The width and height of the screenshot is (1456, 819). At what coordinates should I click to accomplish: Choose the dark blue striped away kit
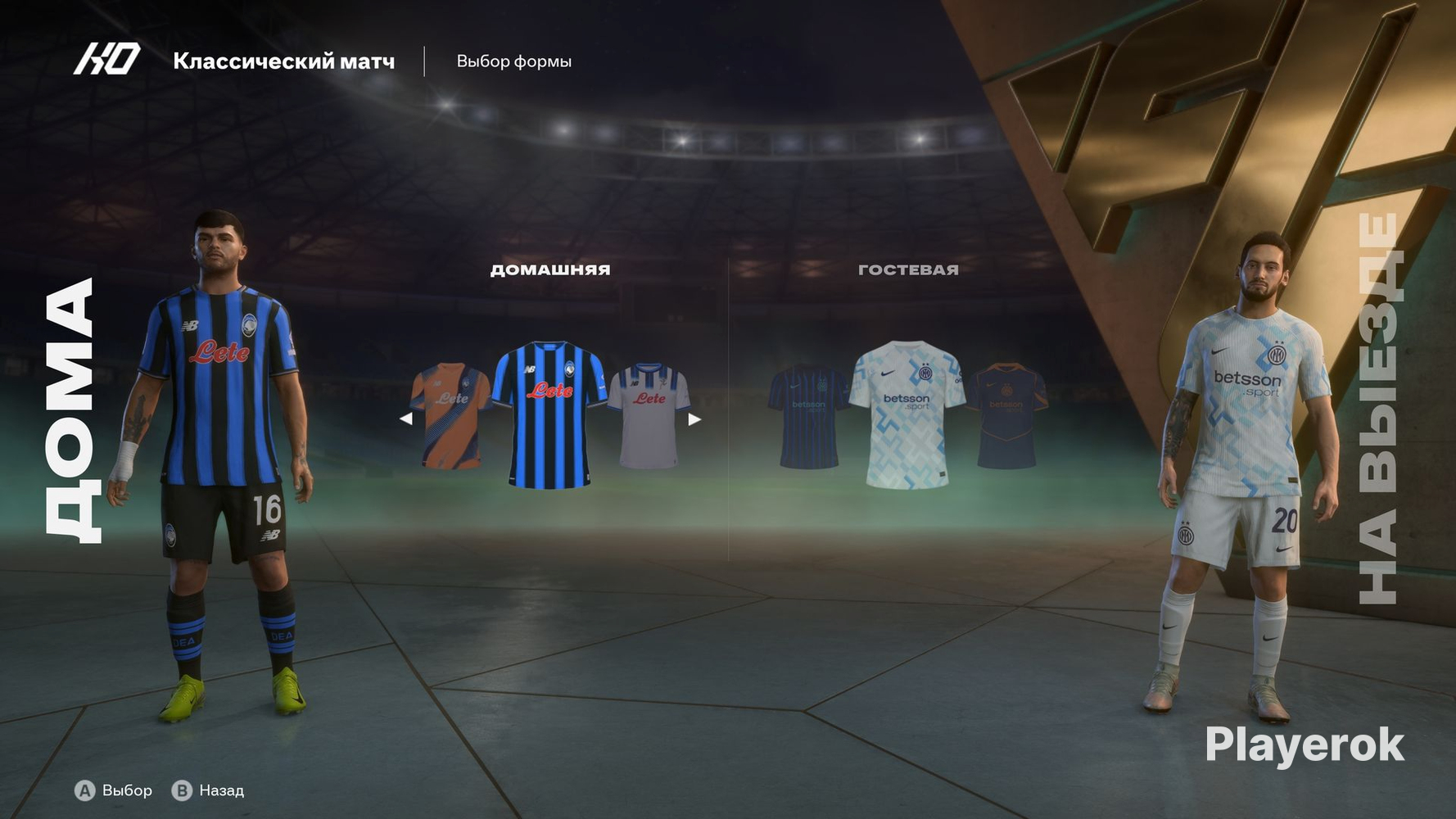[807, 416]
